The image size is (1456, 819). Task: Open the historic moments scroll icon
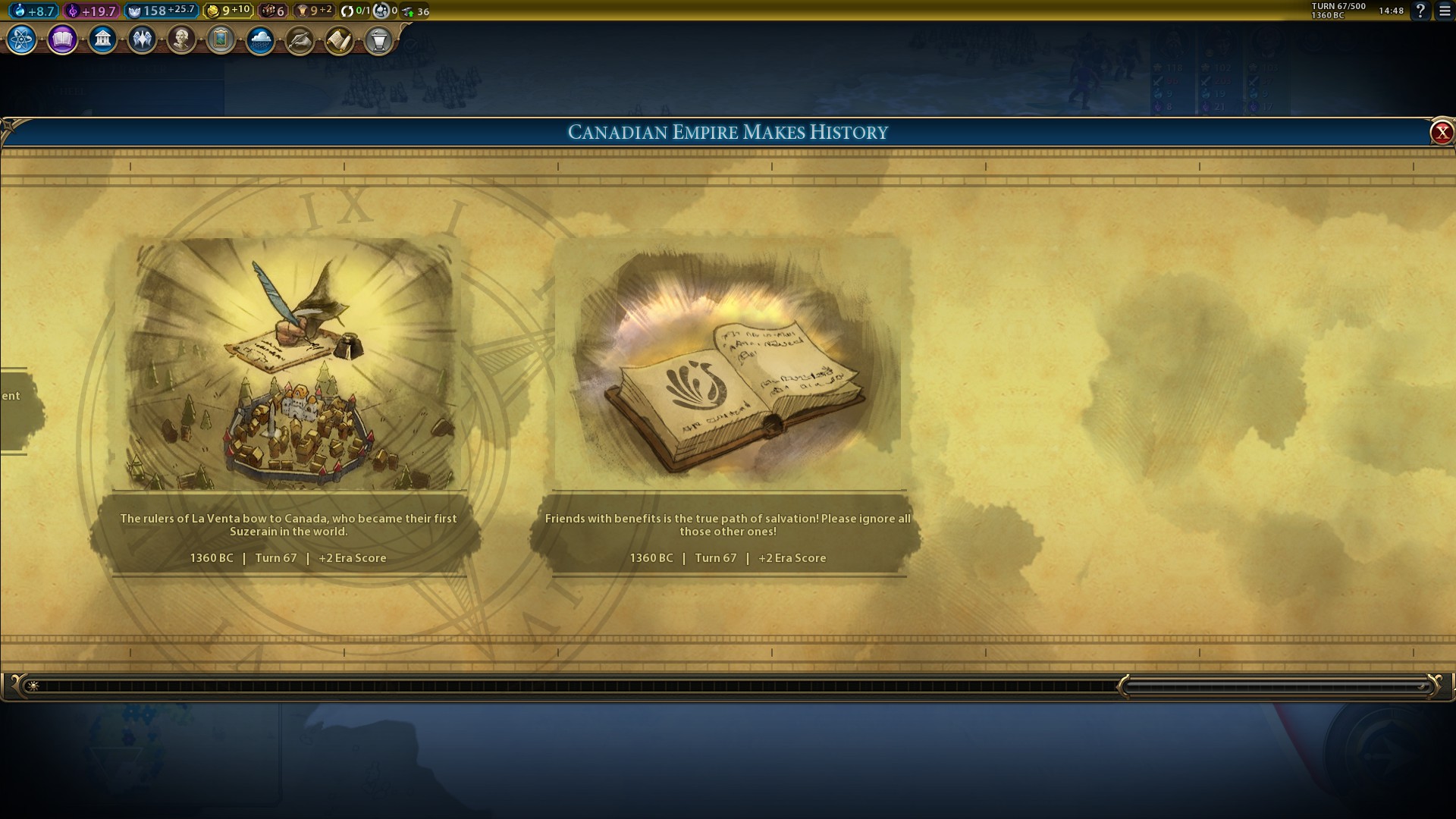(339, 39)
